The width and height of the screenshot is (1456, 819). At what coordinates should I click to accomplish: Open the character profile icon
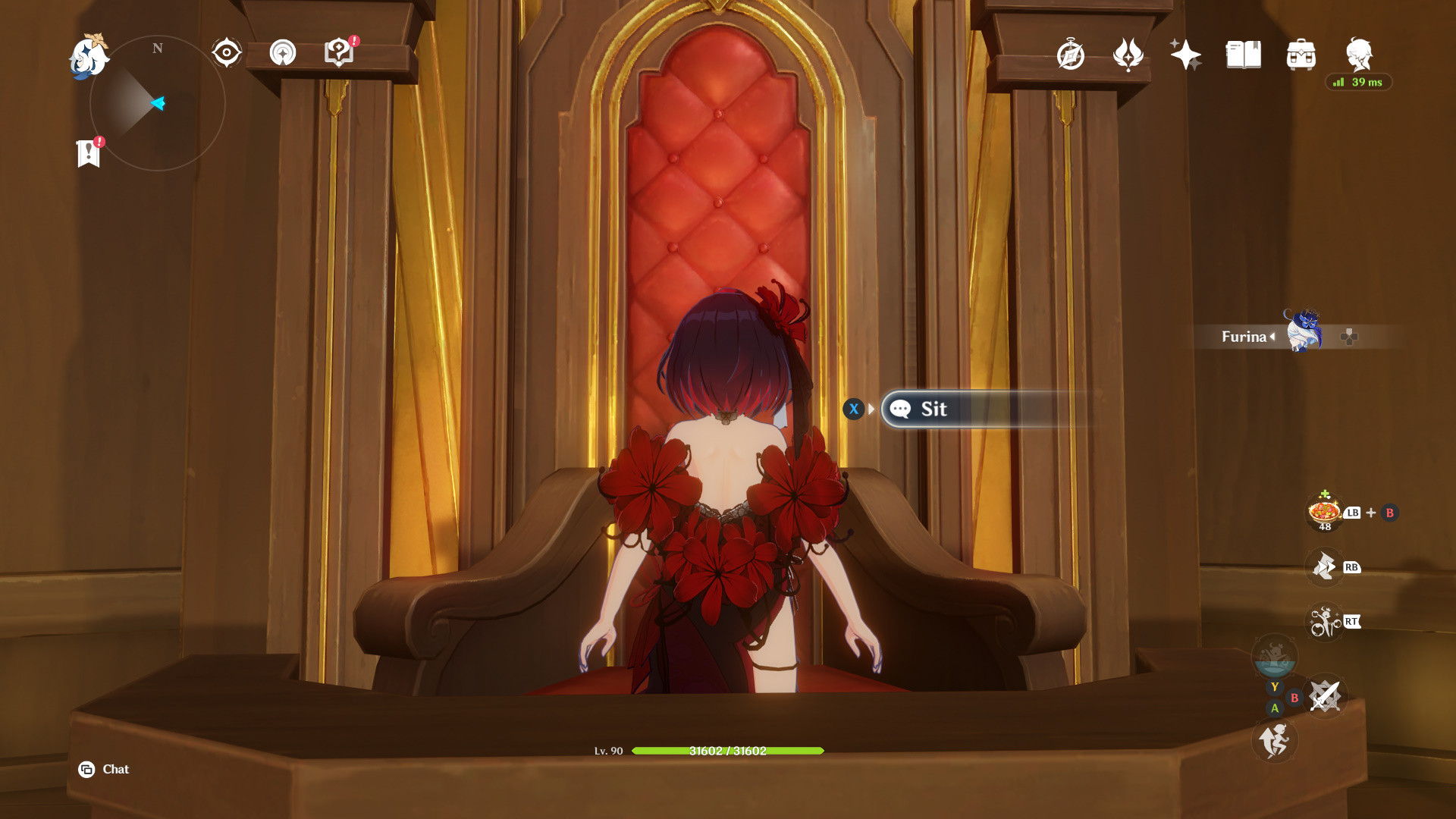point(1358,55)
